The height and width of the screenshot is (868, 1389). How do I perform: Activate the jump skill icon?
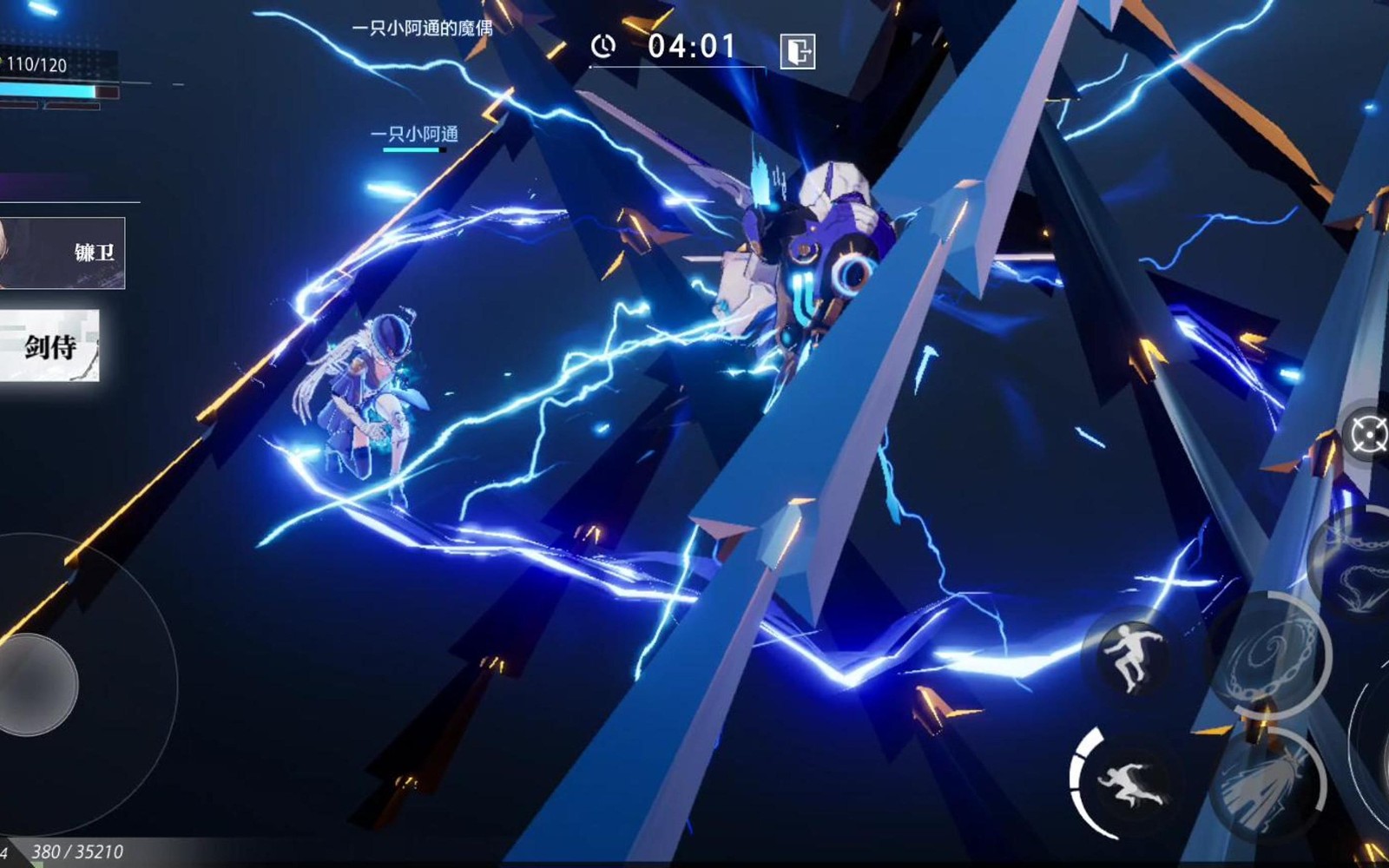(x=1129, y=655)
